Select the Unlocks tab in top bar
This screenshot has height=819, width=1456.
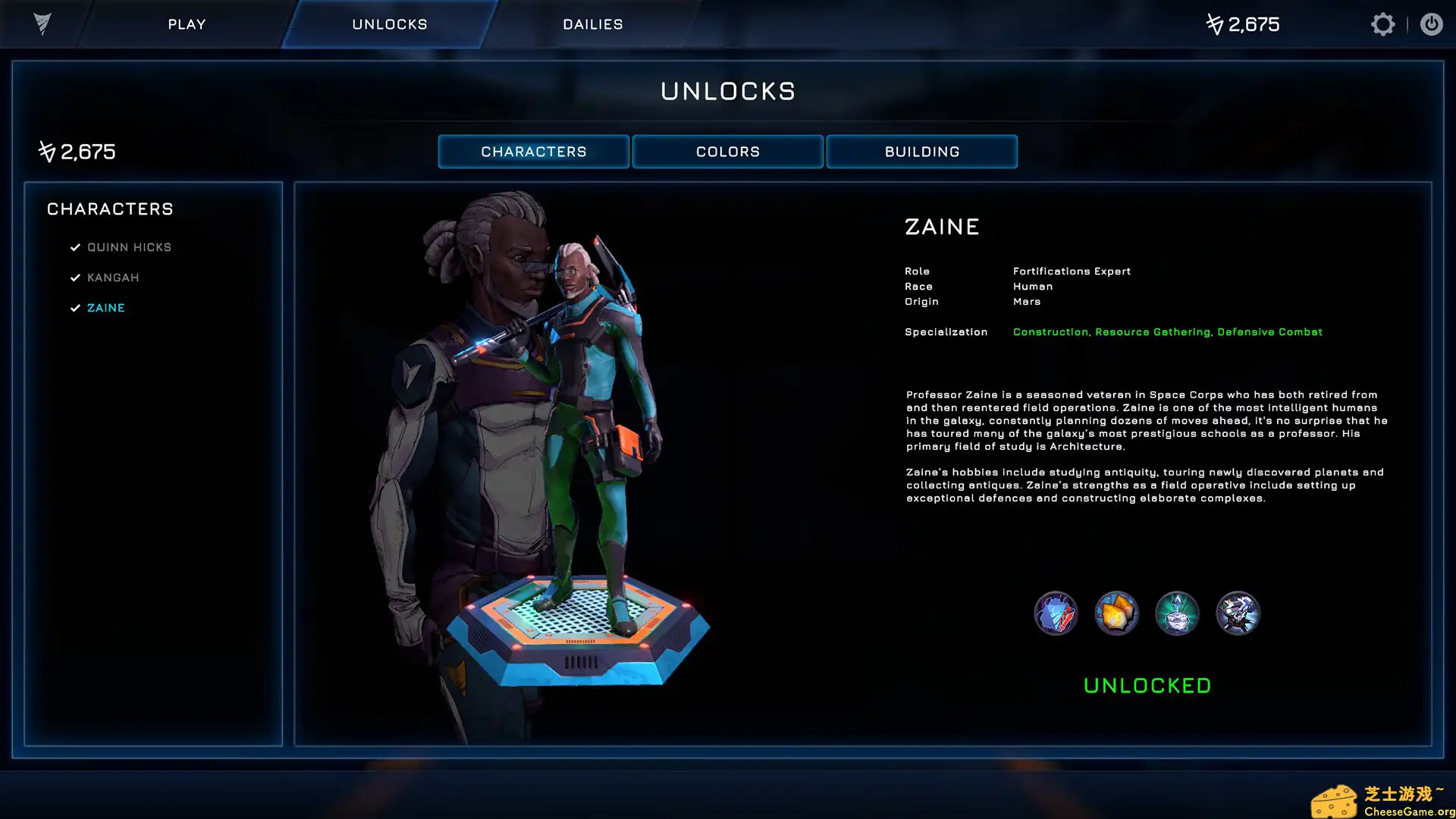pyautogui.click(x=389, y=24)
